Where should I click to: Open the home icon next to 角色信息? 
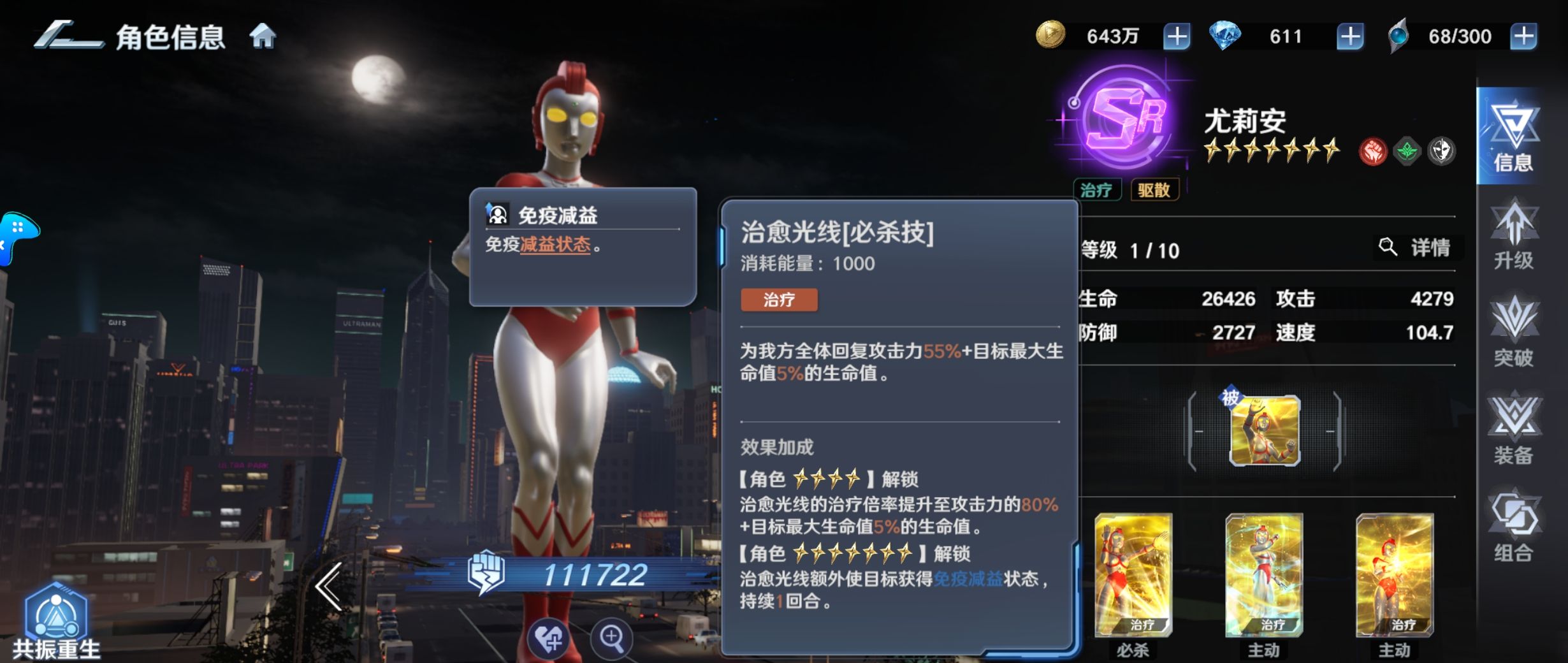pos(264,37)
